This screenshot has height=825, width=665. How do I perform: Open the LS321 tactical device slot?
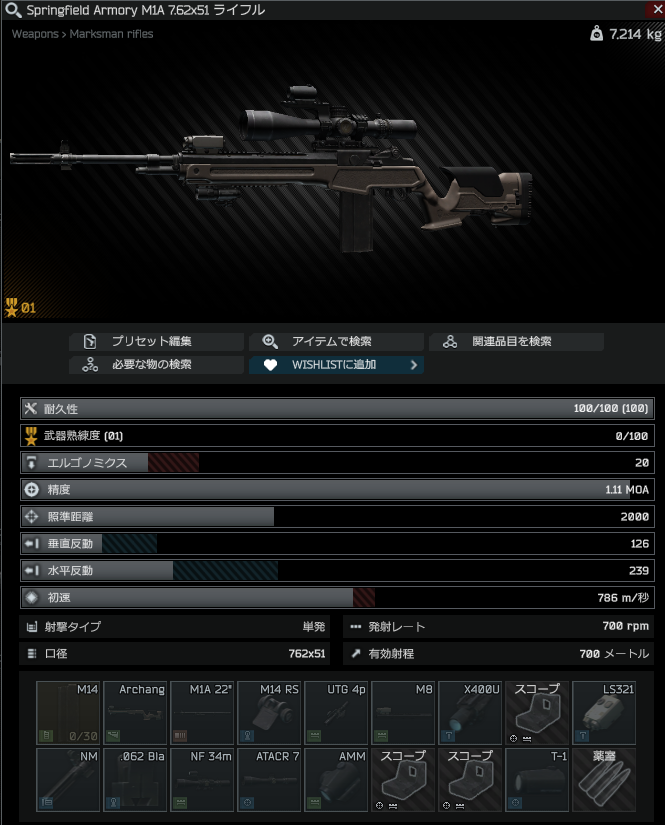pyautogui.click(x=604, y=712)
